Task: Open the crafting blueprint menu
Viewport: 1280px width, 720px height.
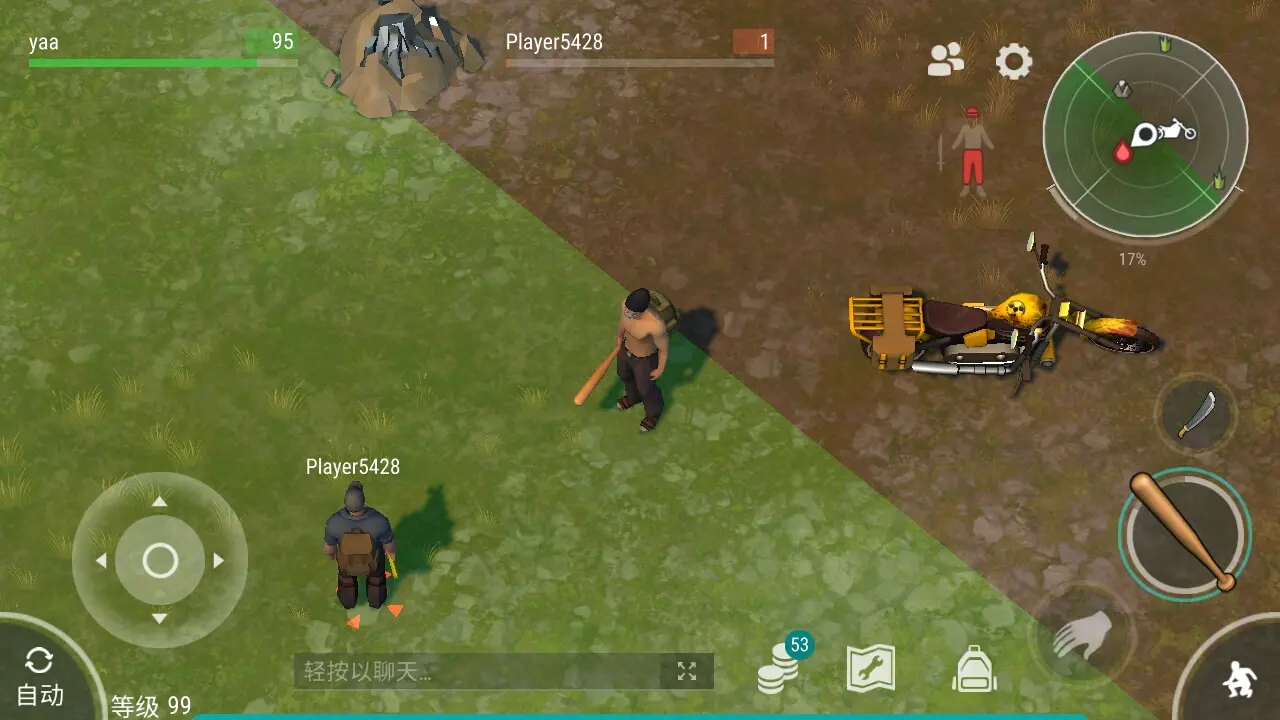Action: pos(870,668)
